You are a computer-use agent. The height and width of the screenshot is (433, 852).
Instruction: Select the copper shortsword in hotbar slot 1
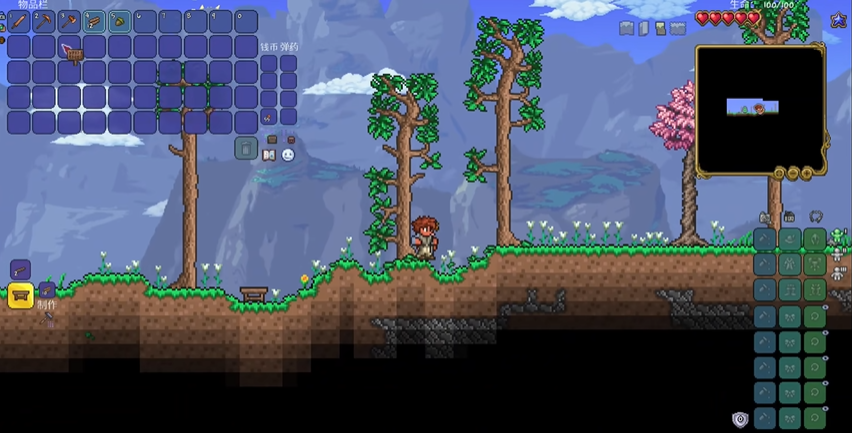[19, 21]
